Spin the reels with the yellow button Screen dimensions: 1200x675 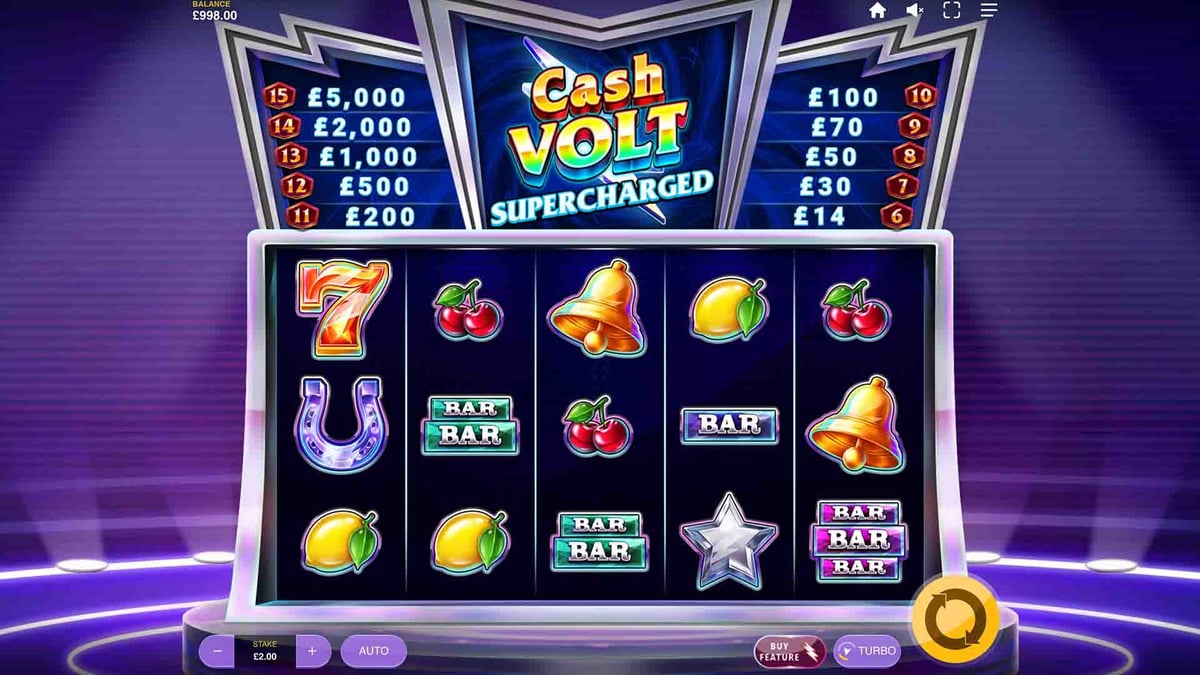[955, 619]
